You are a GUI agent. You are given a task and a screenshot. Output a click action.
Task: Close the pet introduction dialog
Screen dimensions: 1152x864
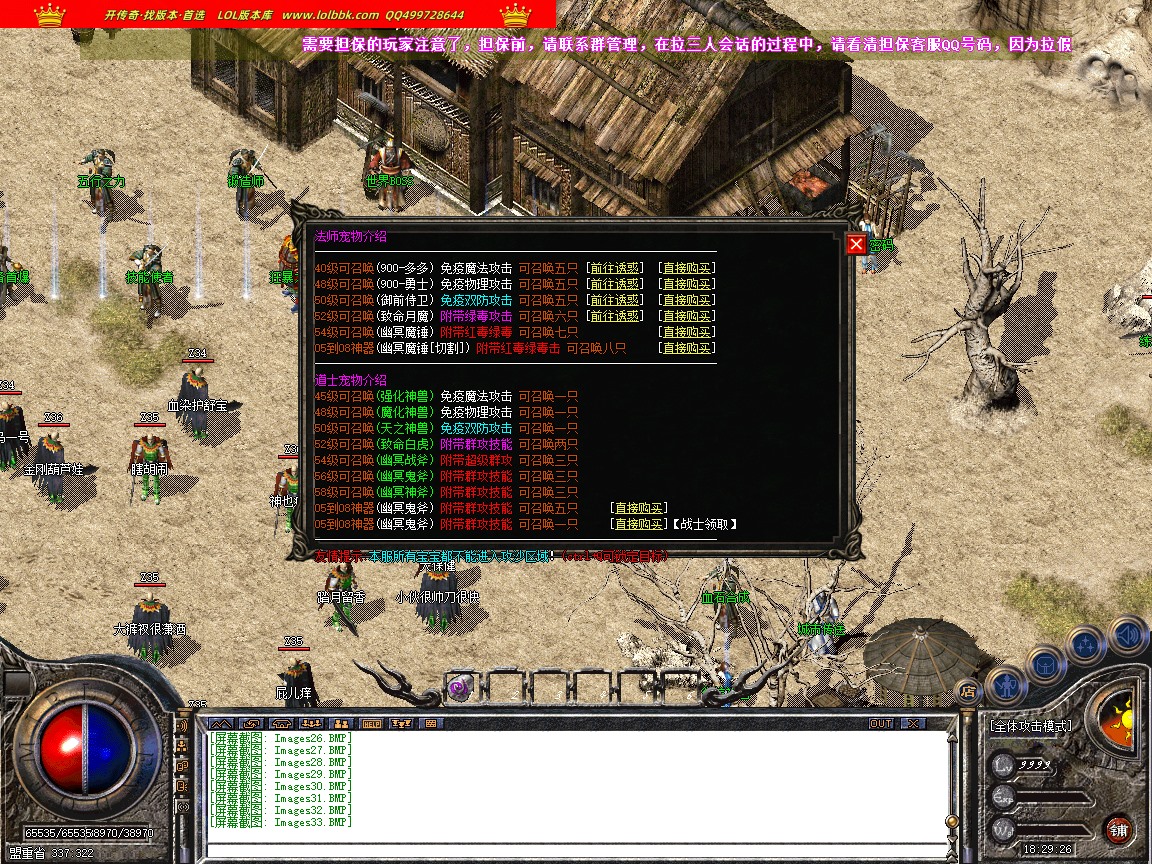[x=856, y=245]
